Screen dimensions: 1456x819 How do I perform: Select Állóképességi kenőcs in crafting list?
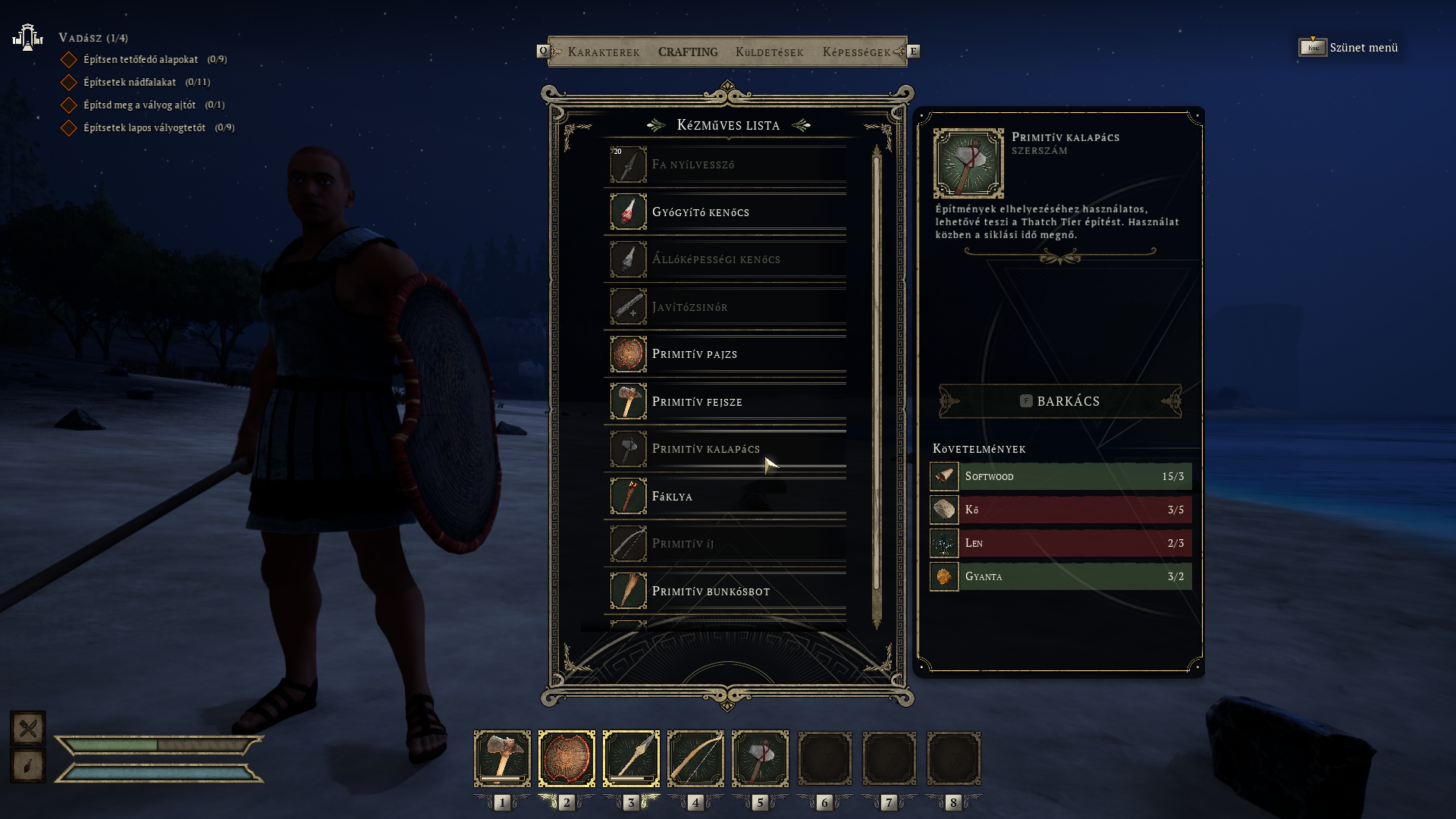point(726,259)
